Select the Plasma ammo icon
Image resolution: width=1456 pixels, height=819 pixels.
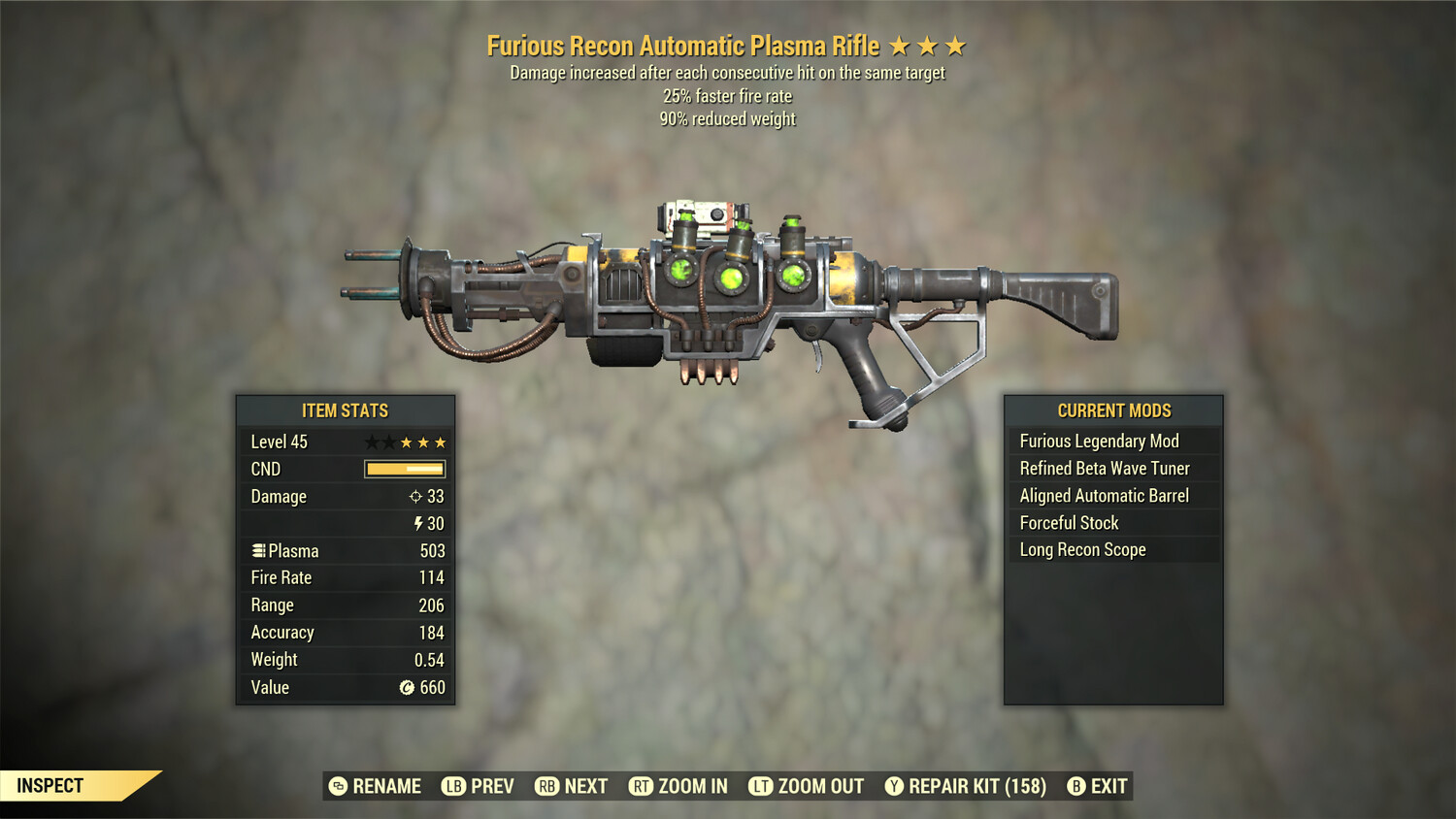click(257, 550)
